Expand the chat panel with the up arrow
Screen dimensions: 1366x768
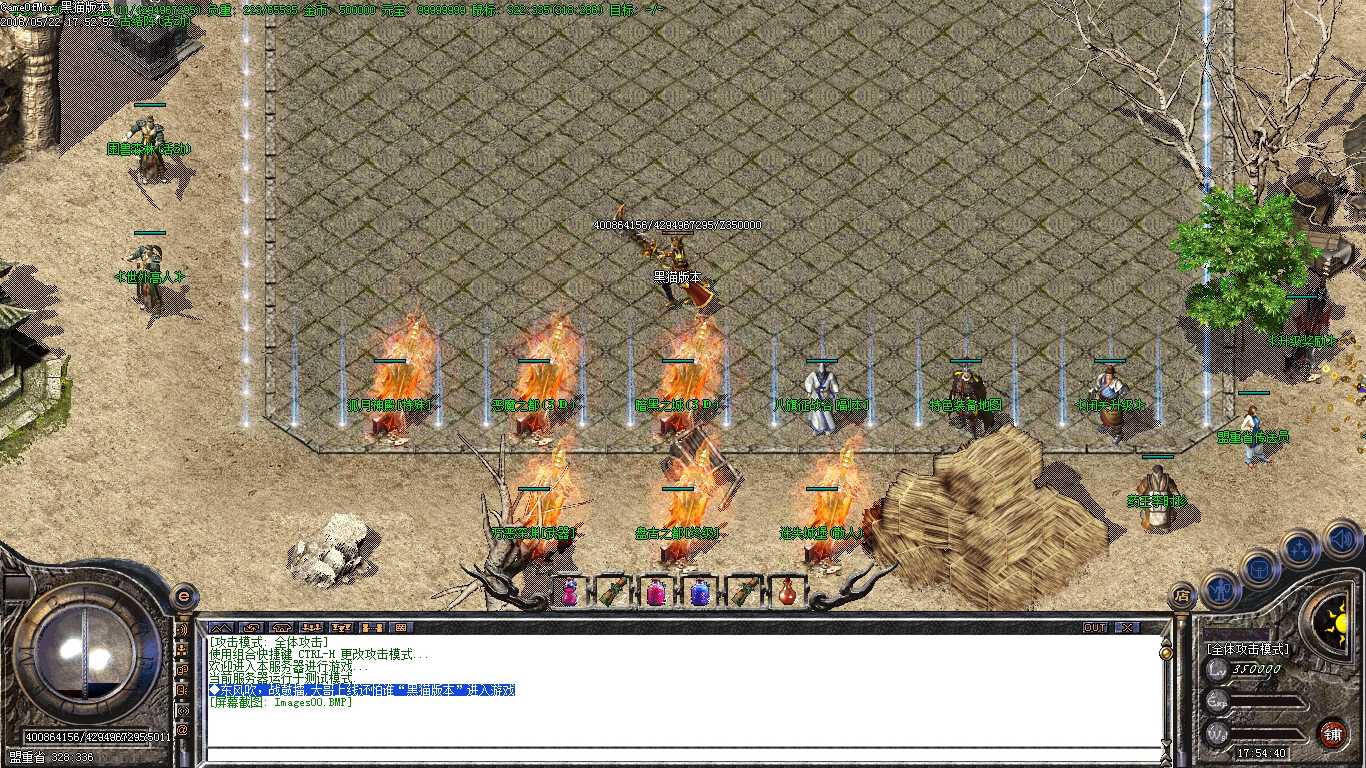1165,641
